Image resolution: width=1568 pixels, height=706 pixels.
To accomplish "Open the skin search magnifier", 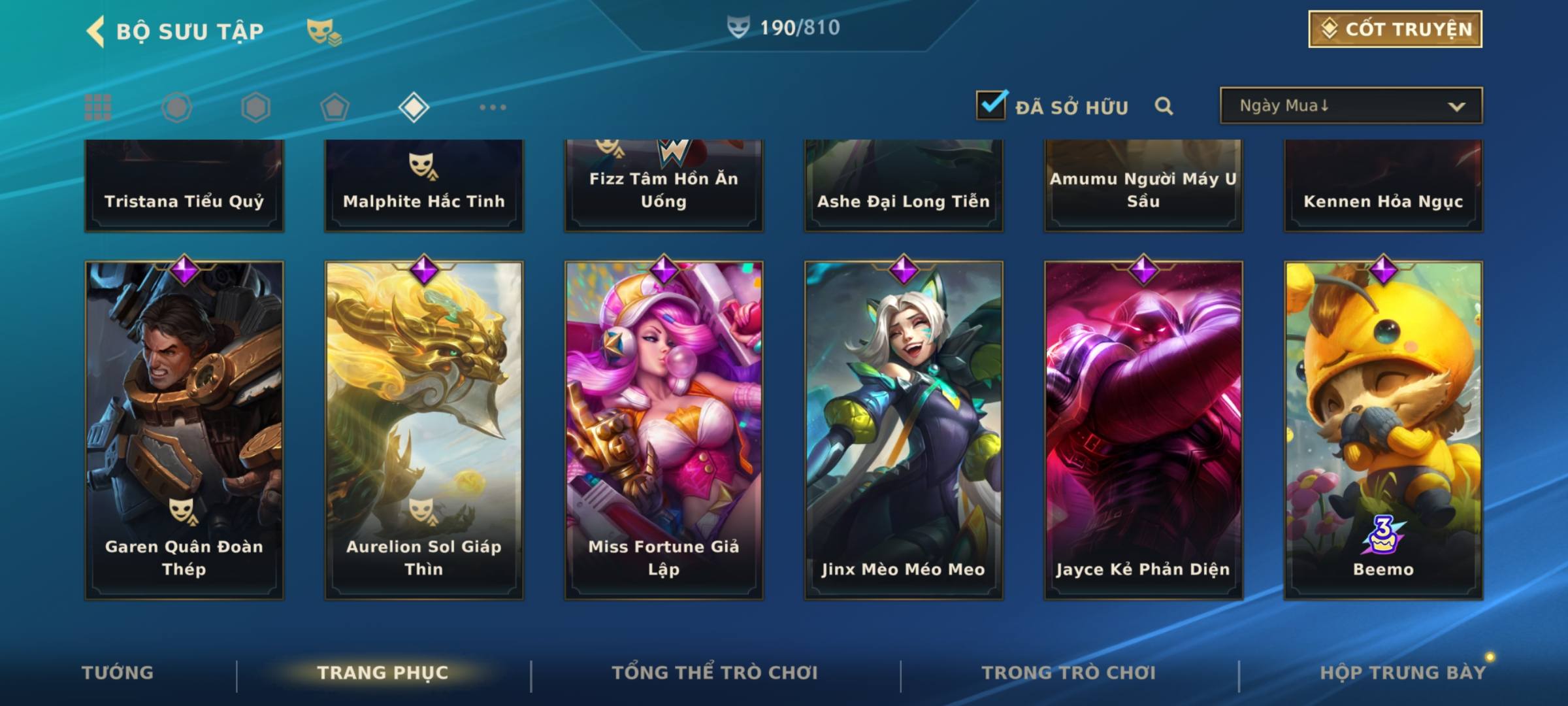I will click(1164, 106).
